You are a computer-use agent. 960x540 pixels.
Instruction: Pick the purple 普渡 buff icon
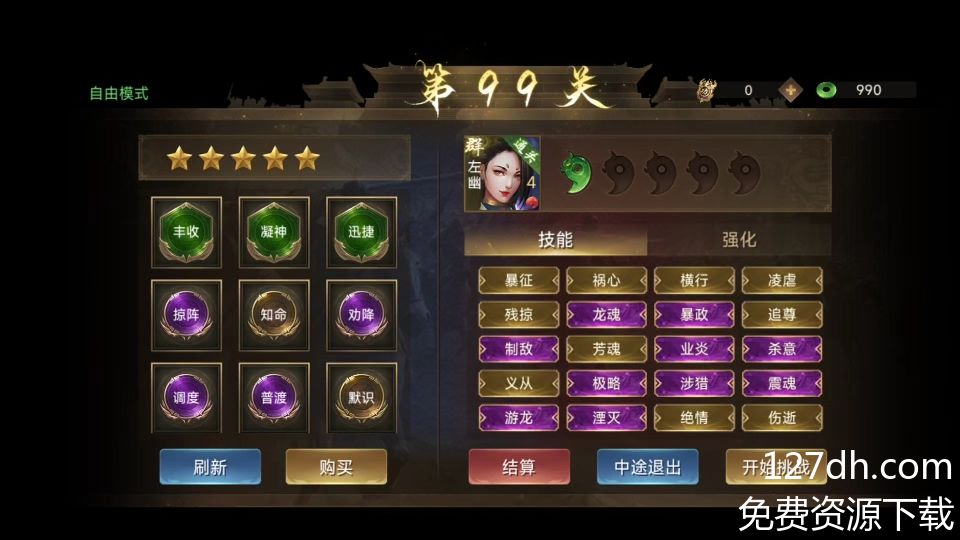[274, 397]
